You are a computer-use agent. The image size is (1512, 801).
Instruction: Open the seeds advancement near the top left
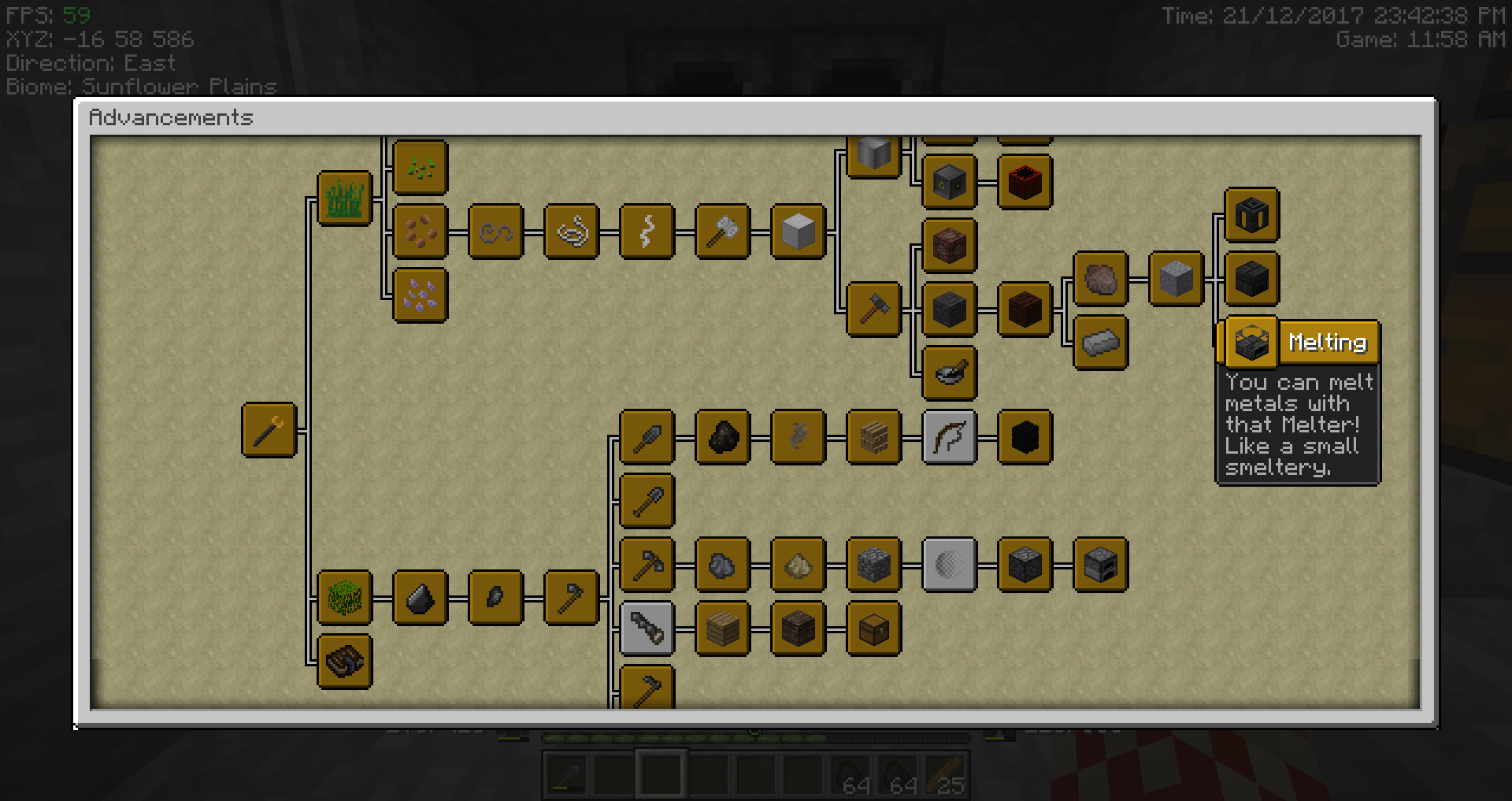coord(420,166)
